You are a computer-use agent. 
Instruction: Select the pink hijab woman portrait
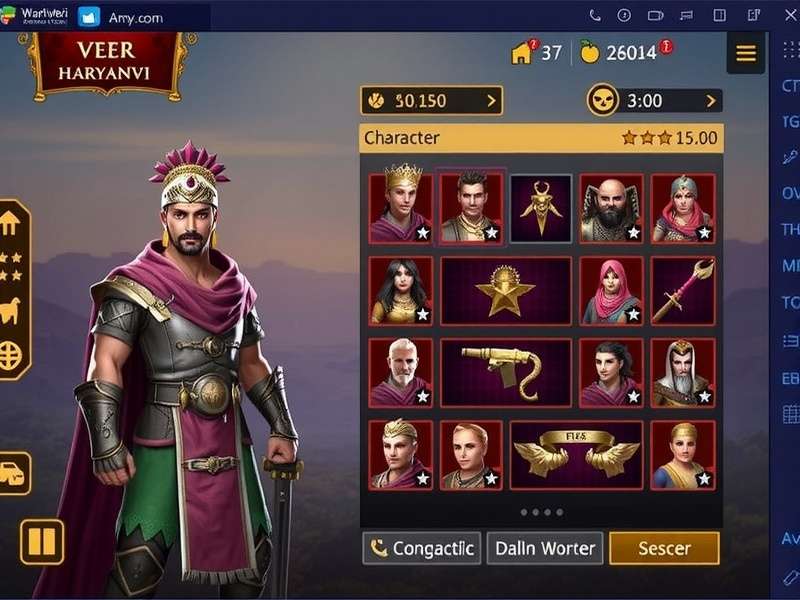click(x=611, y=291)
